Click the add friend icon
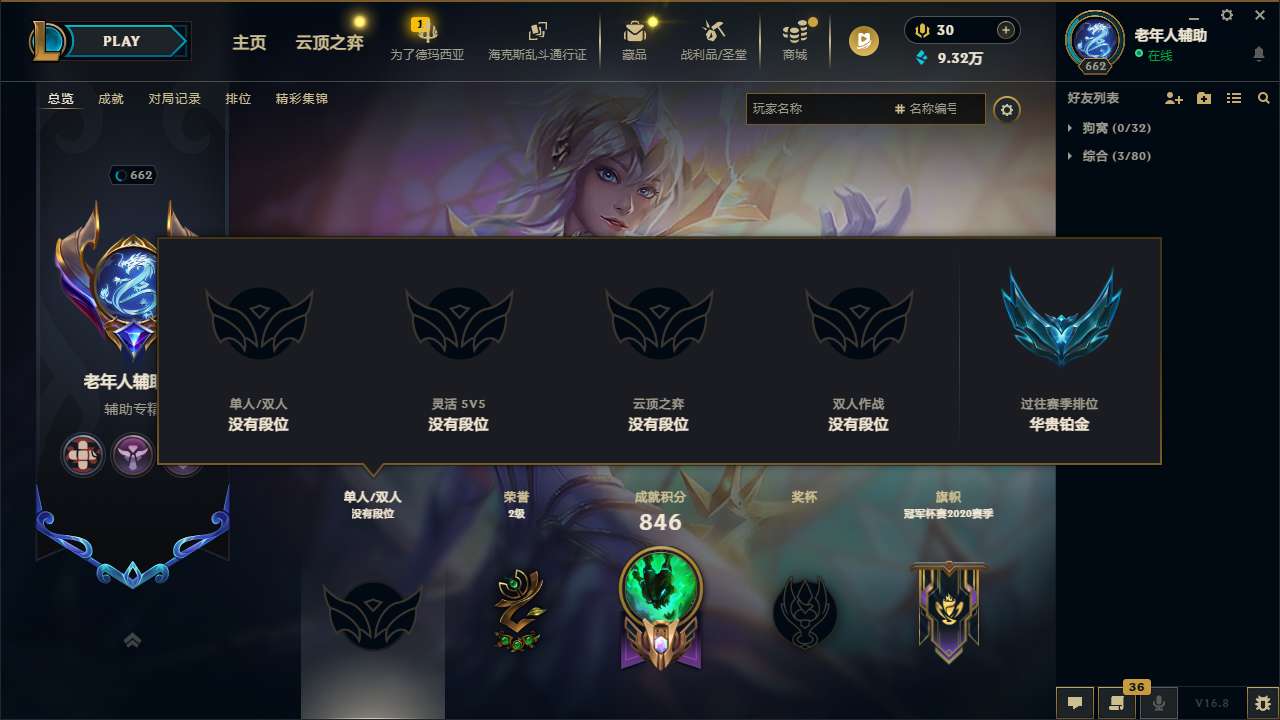 coord(1172,98)
